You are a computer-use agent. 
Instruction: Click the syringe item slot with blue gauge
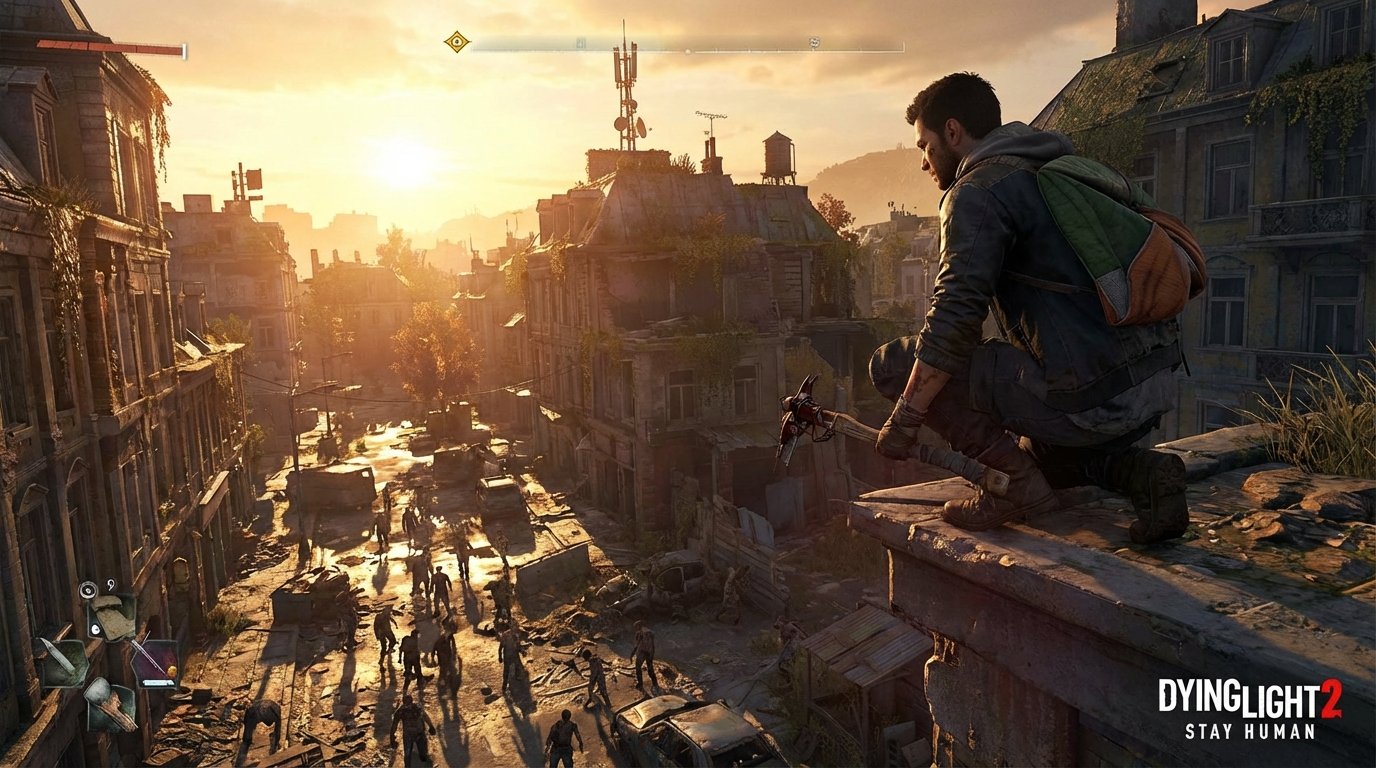point(155,663)
